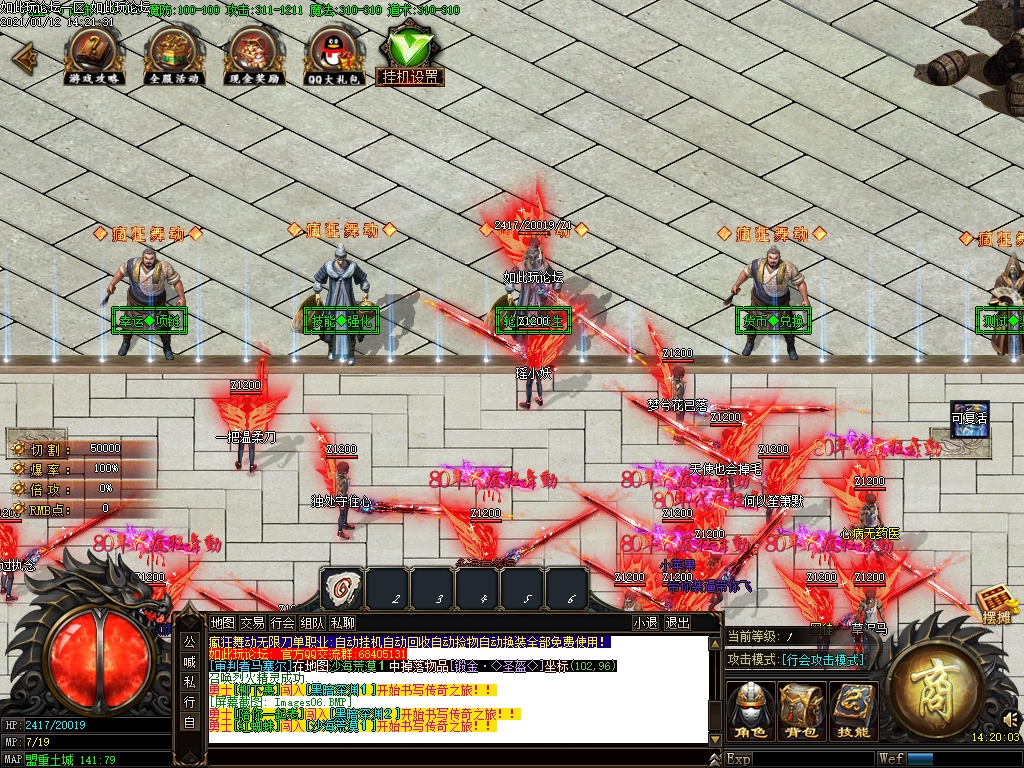Open the 全服活动 server events icon
The height and width of the screenshot is (768, 1024).
tap(175, 53)
